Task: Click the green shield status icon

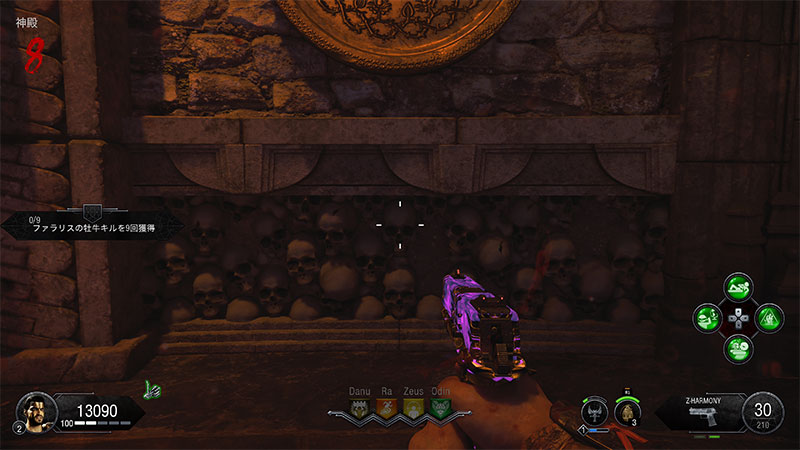Action: [152, 389]
